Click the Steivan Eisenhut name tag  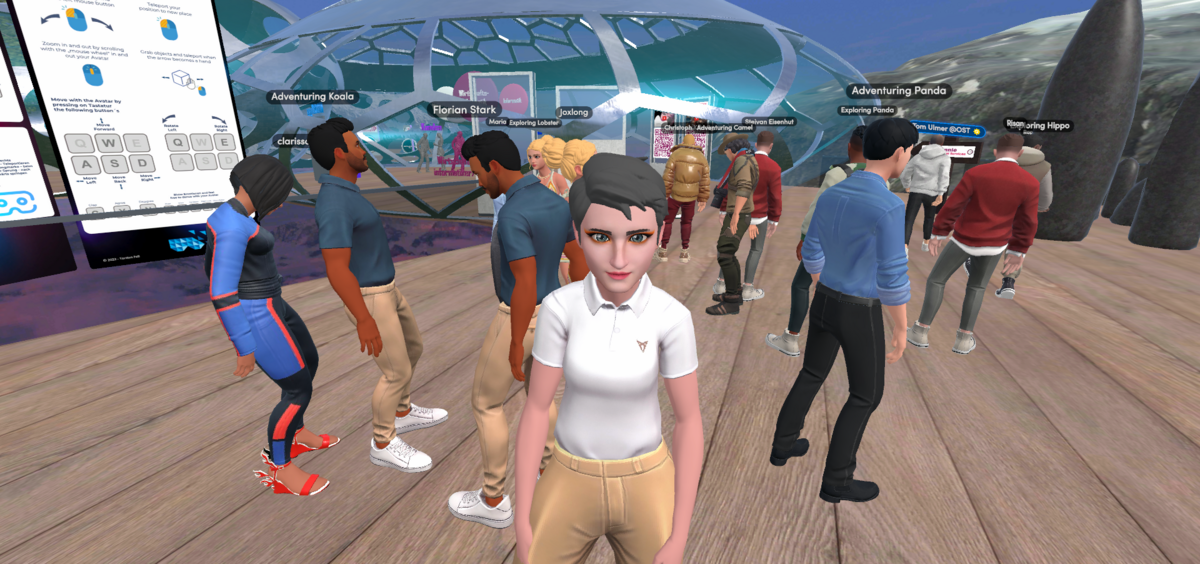point(769,122)
